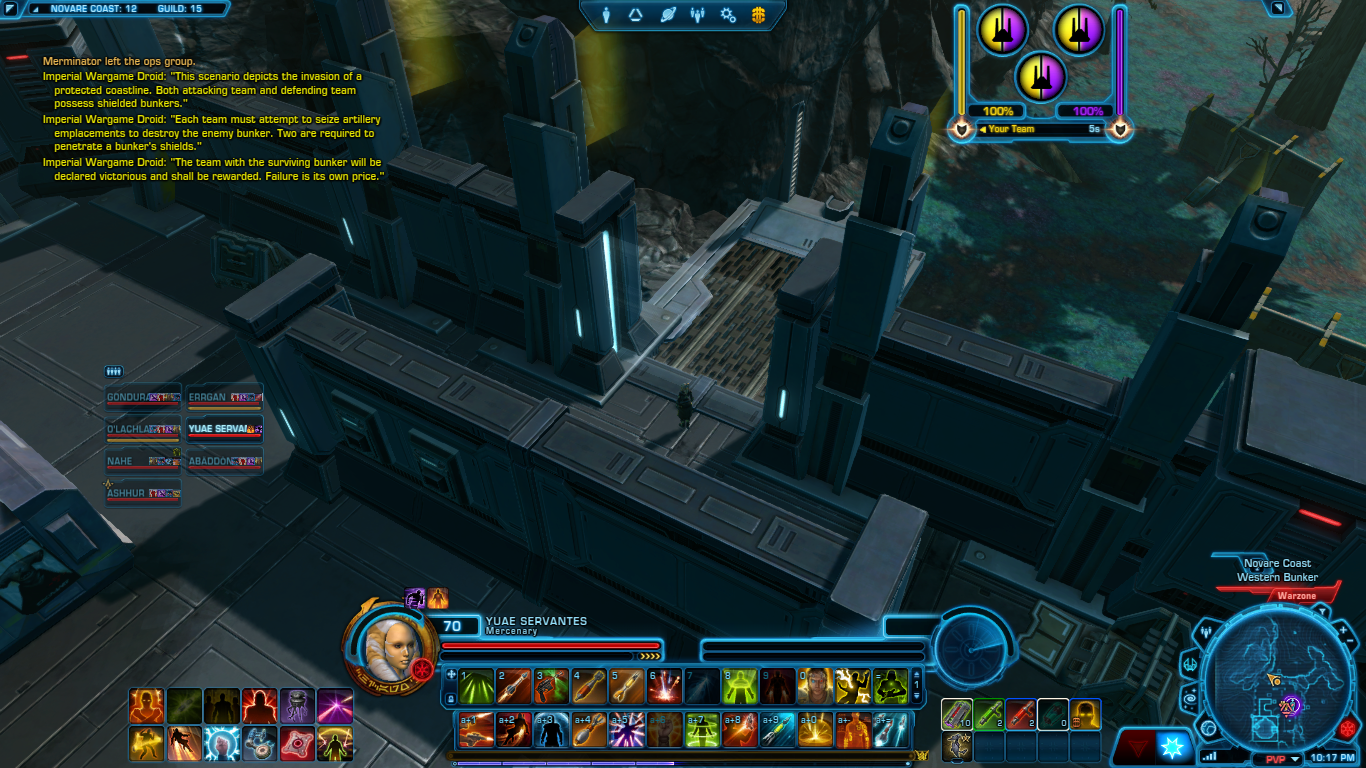Select Ashhur's ops frame
Image resolution: width=1366 pixels, height=768 pixels.
pyautogui.click(x=143, y=494)
